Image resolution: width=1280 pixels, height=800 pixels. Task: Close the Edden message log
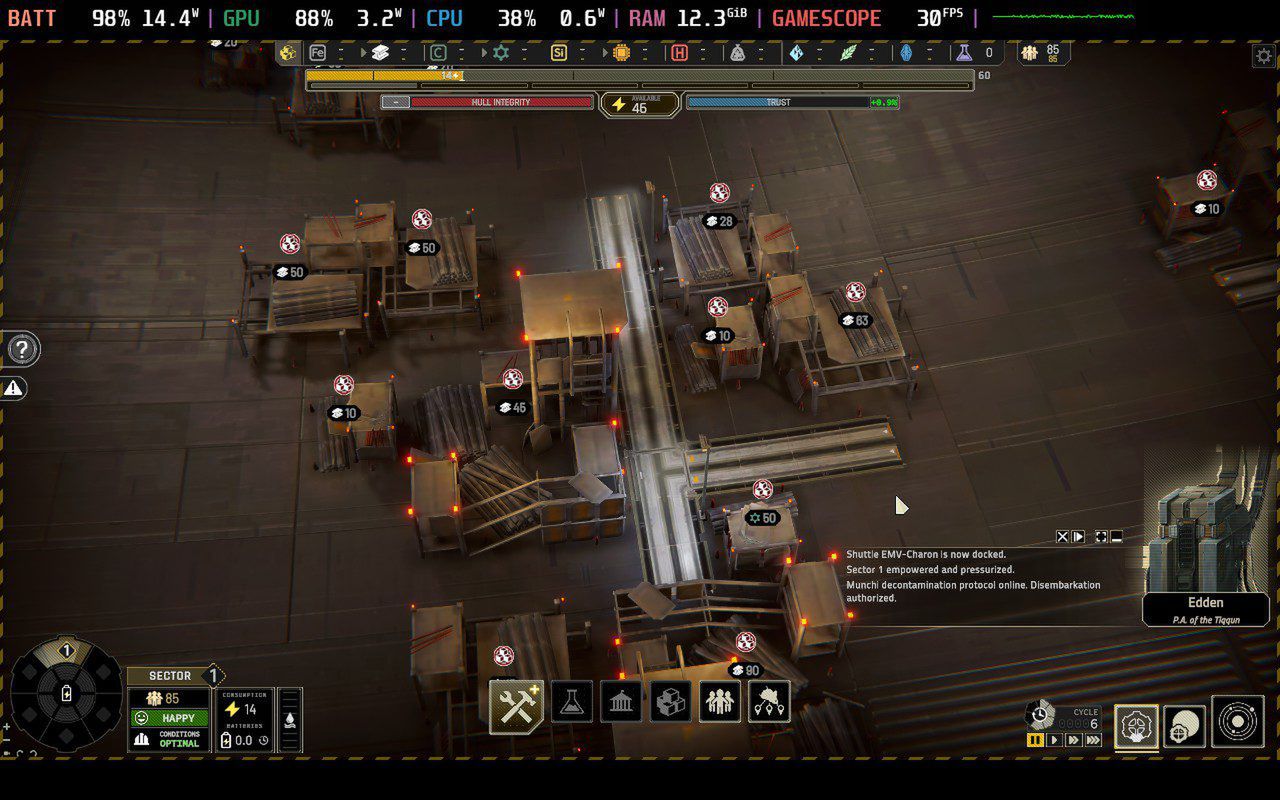point(1063,537)
